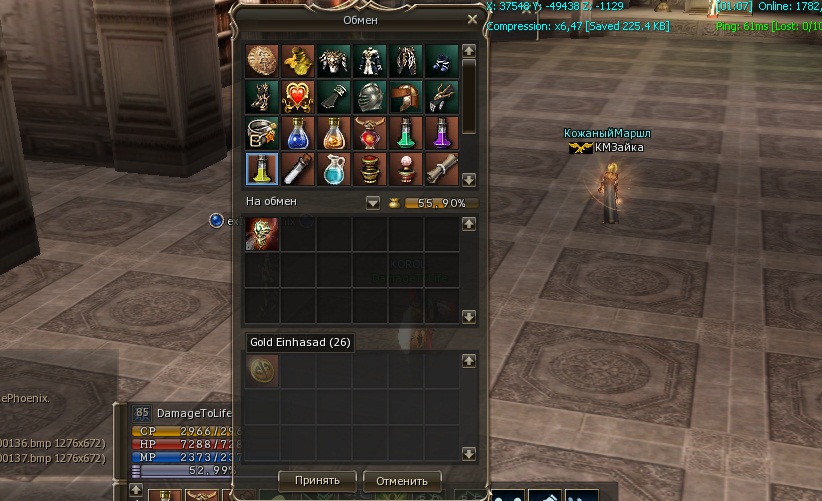Choose the steel knight helmet
The height and width of the screenshot is (501, 822).
(x=370, y=96)
